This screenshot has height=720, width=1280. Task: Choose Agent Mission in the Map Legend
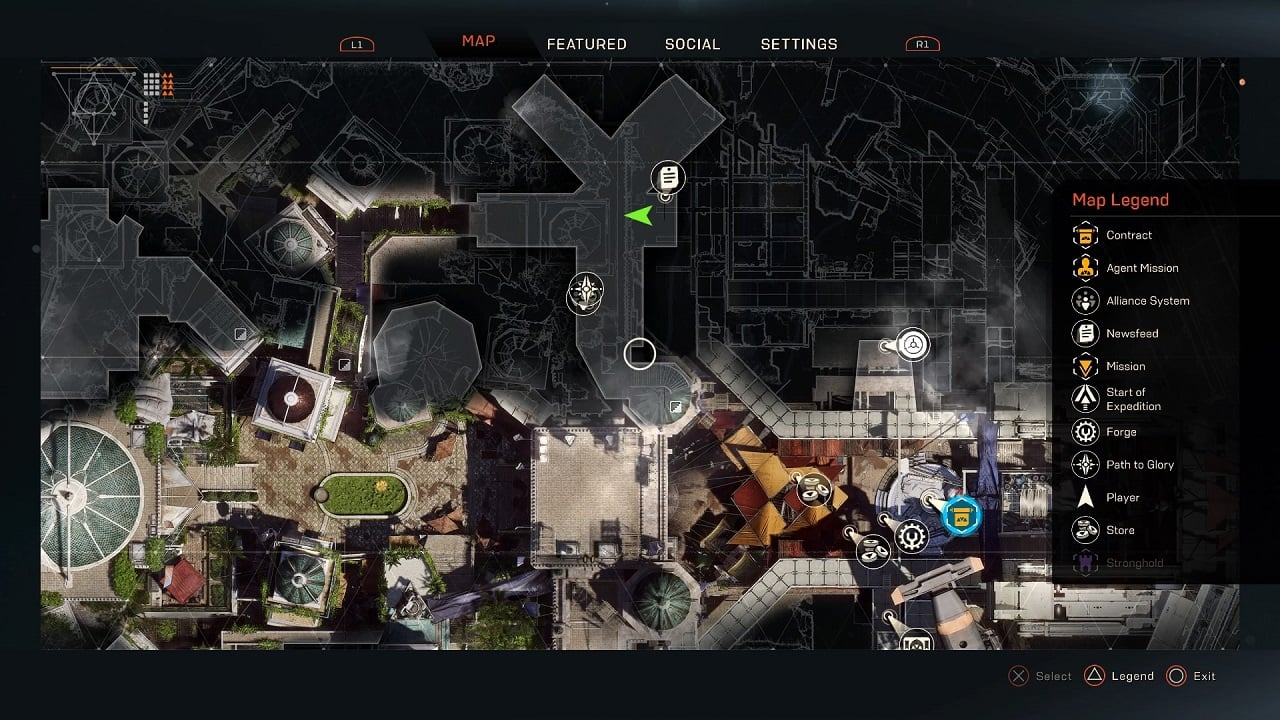coord(1141,268)
